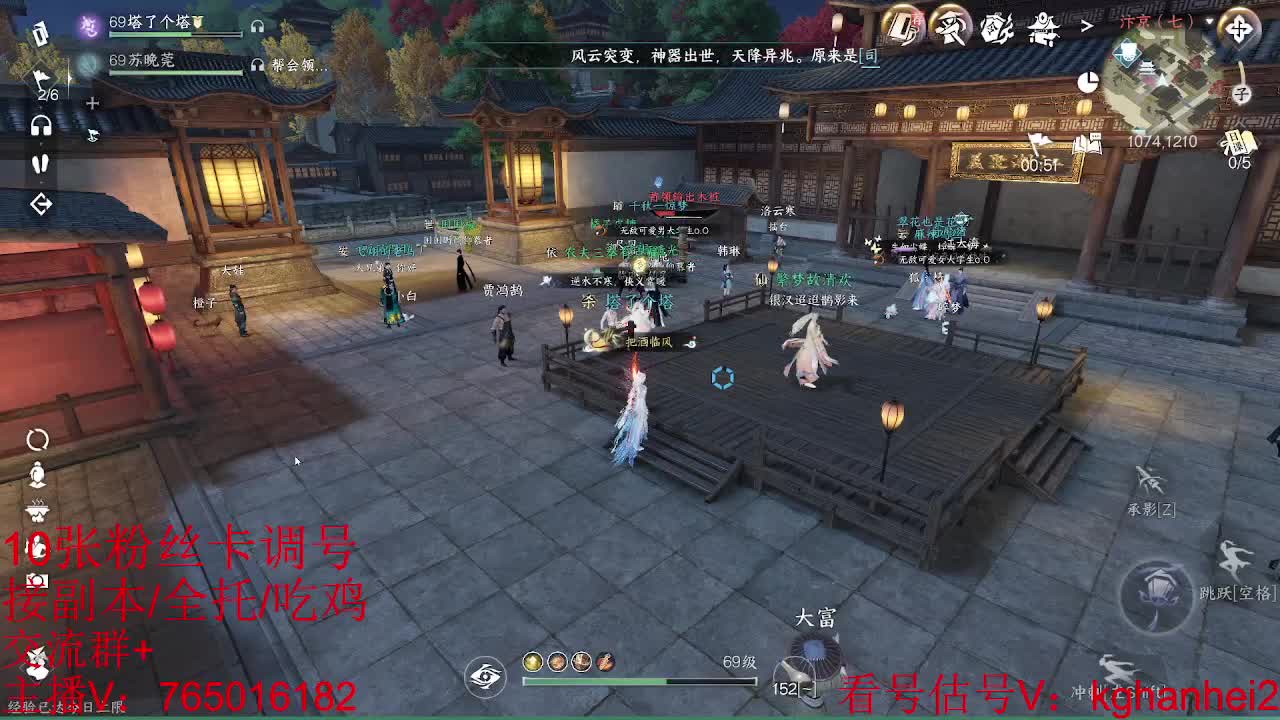Click the footprints auto-pathfinding icon on left sidebar
This screenshot has height=720, width=1280.
coord(41,162)
